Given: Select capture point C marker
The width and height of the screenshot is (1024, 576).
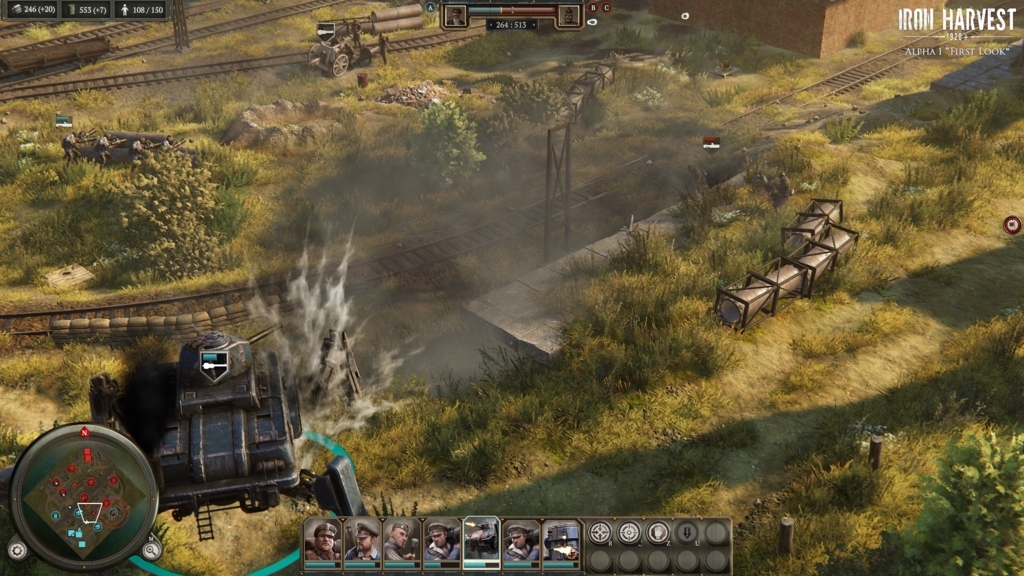Looking at the screenshot, I should pos(607,7).
